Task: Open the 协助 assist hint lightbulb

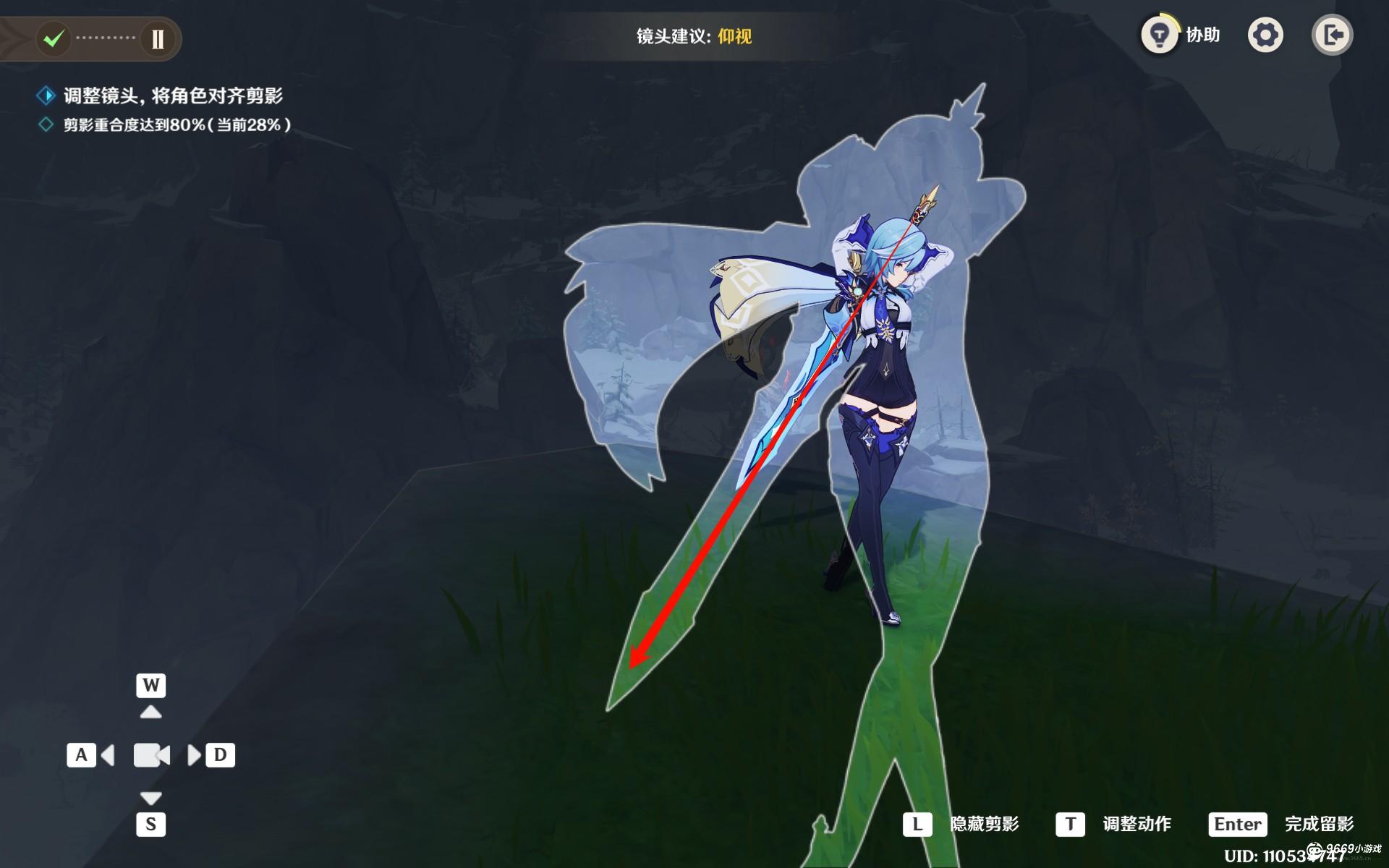Action: coord(1160,35)
